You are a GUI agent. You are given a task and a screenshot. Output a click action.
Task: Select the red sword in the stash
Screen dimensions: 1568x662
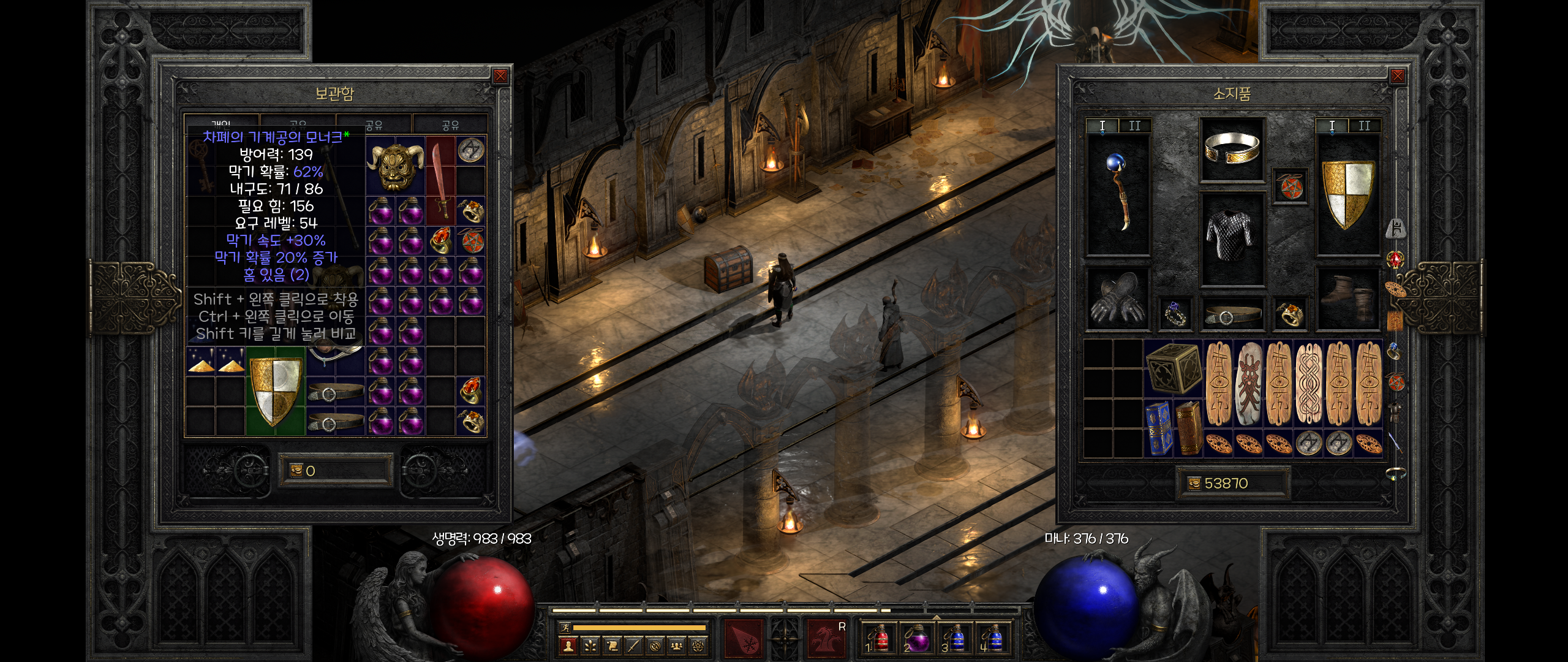click(440, 180)
